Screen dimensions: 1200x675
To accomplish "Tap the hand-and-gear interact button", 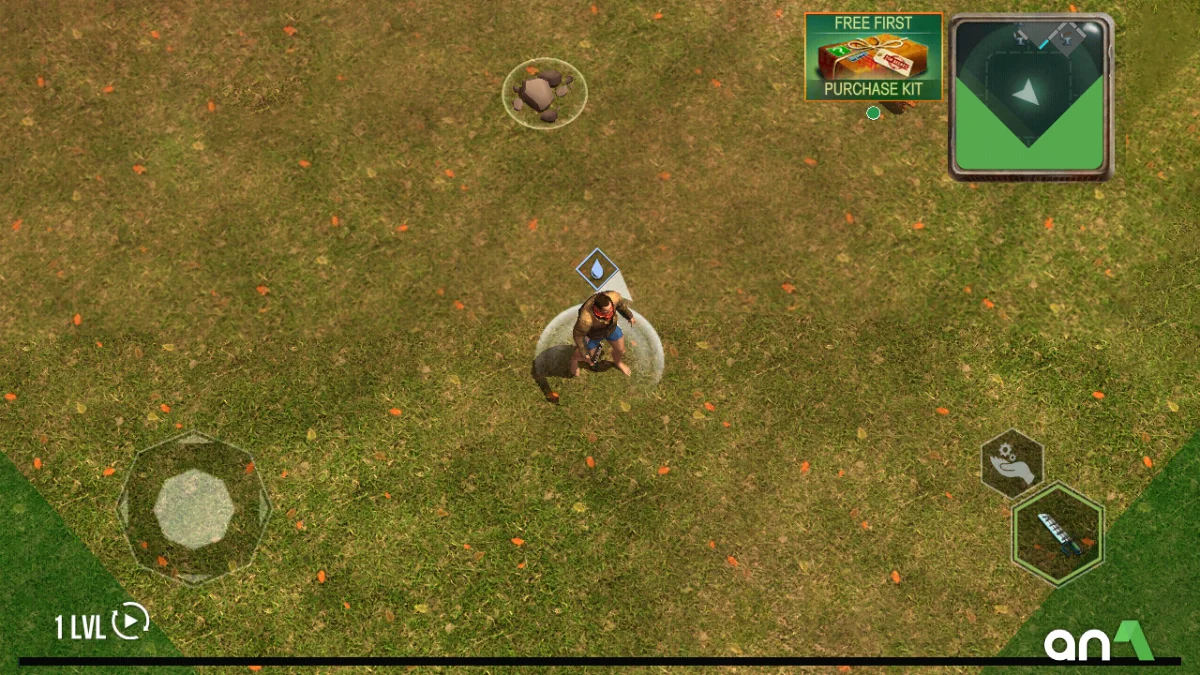I will point(1011,463).
